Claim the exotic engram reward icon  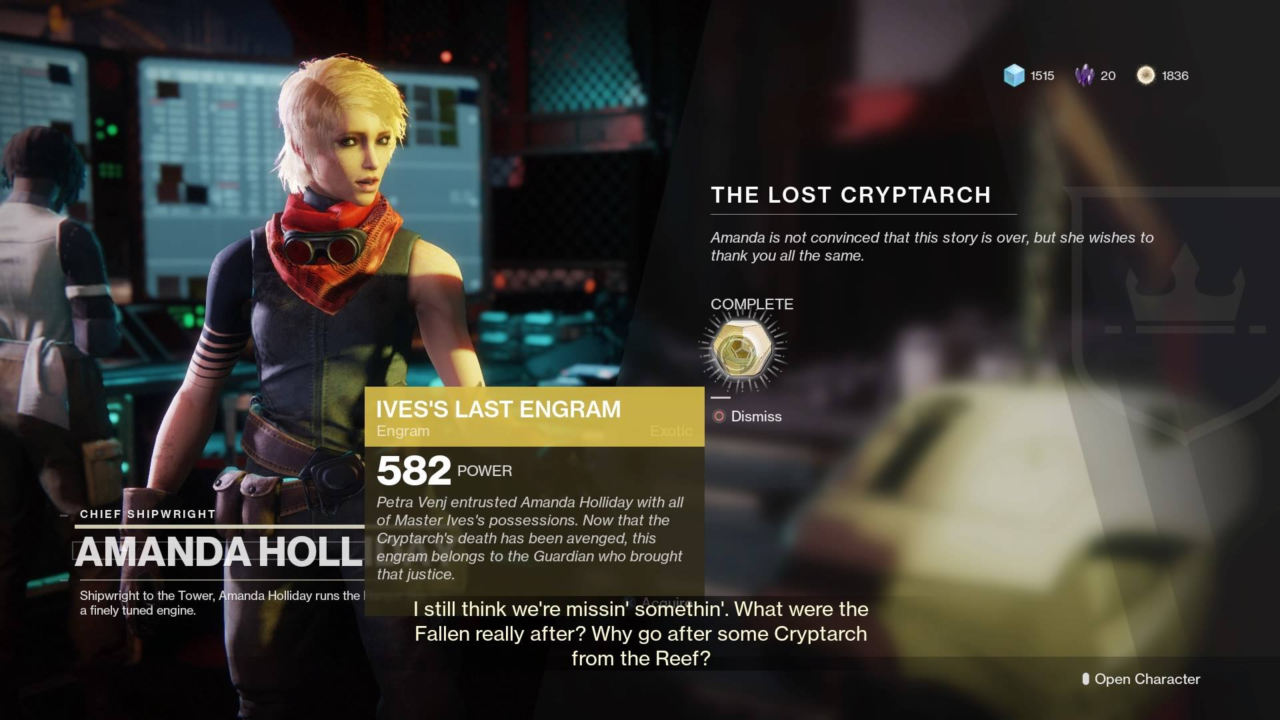(743, 349)
